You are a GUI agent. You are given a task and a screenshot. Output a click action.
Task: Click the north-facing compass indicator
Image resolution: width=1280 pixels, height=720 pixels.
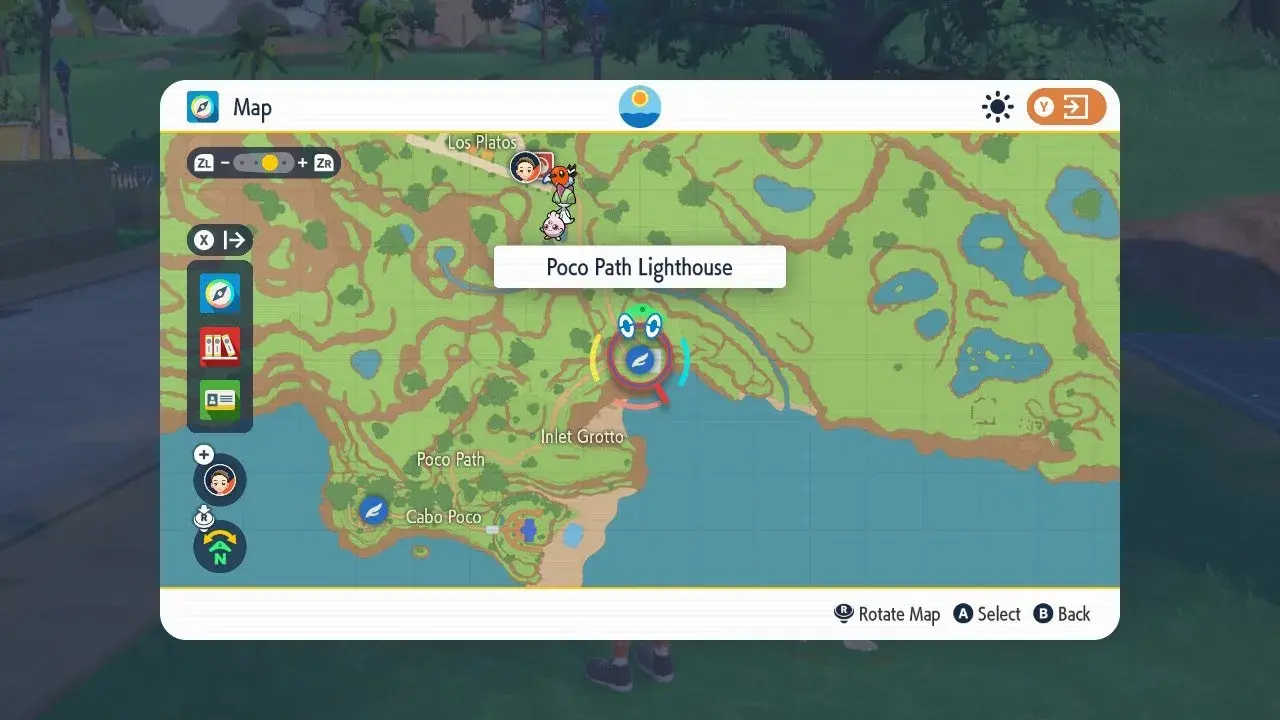click(220, 547)
